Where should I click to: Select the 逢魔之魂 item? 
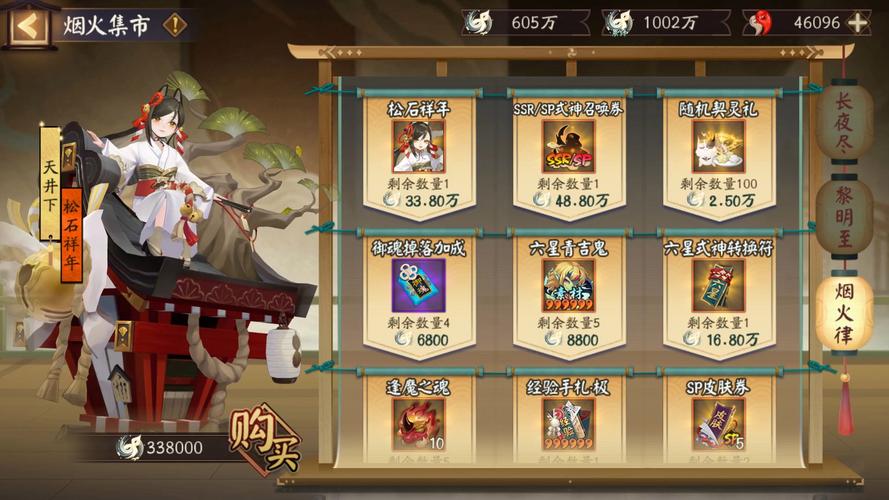[418, 420]
